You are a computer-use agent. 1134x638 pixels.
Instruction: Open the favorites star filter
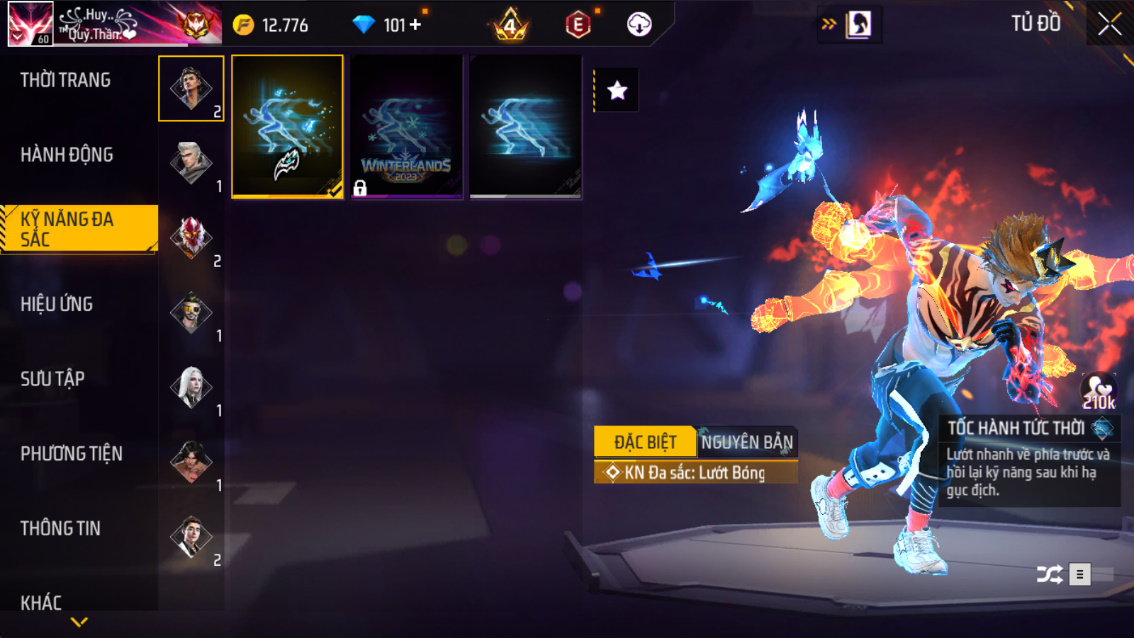617,91
